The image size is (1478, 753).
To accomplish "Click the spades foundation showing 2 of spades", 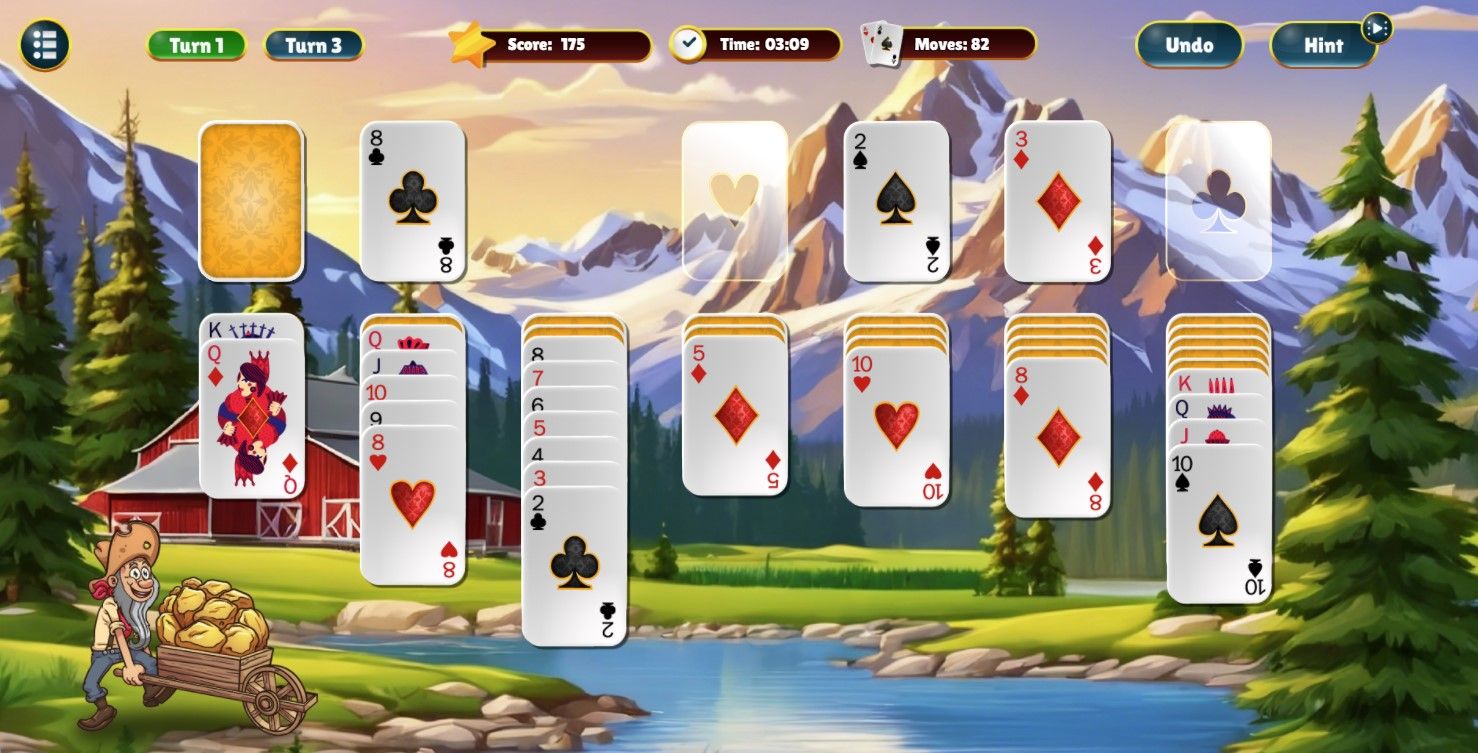I will (896, 200).
